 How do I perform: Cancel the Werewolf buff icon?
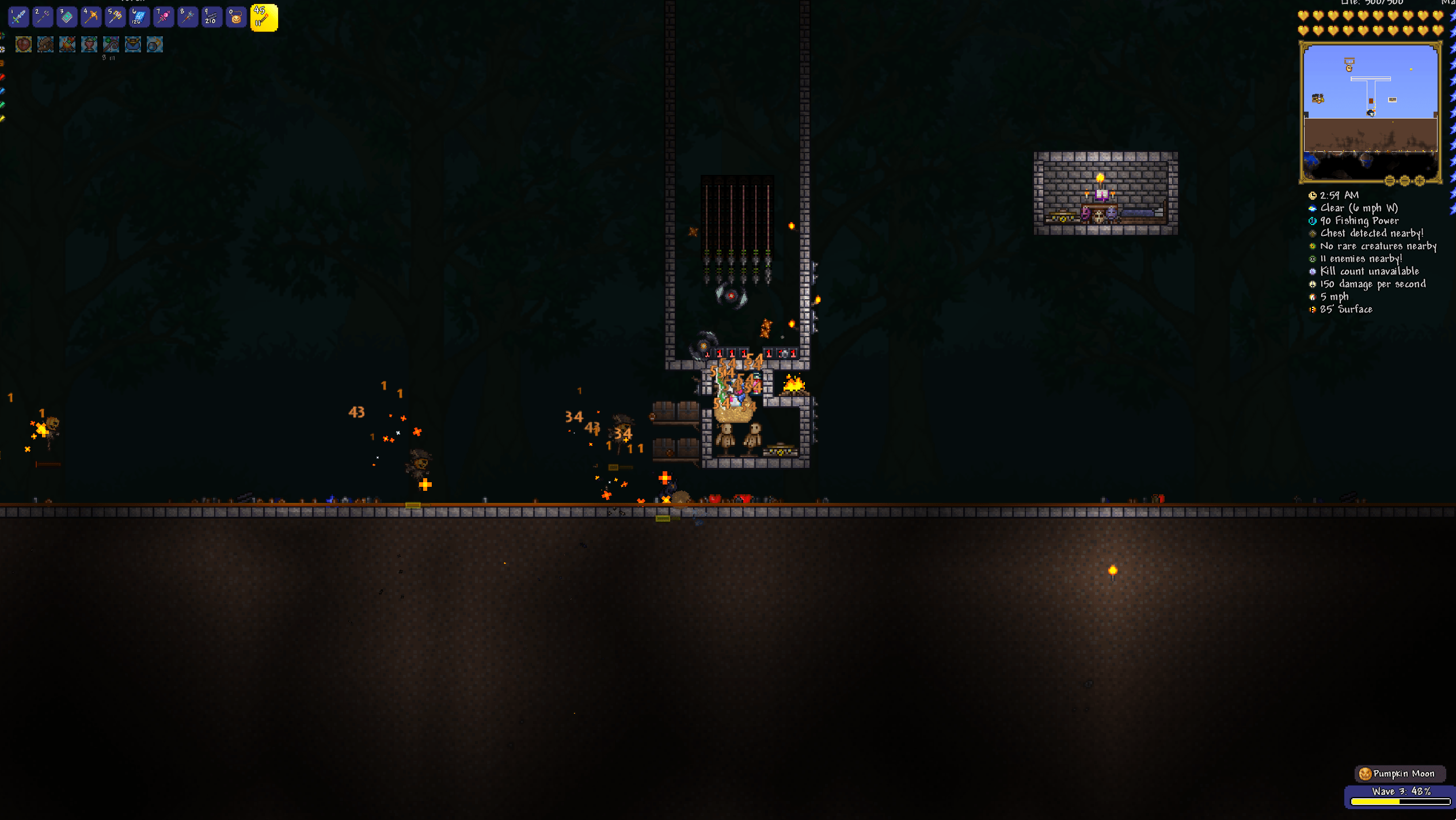(x=45, y=44)
